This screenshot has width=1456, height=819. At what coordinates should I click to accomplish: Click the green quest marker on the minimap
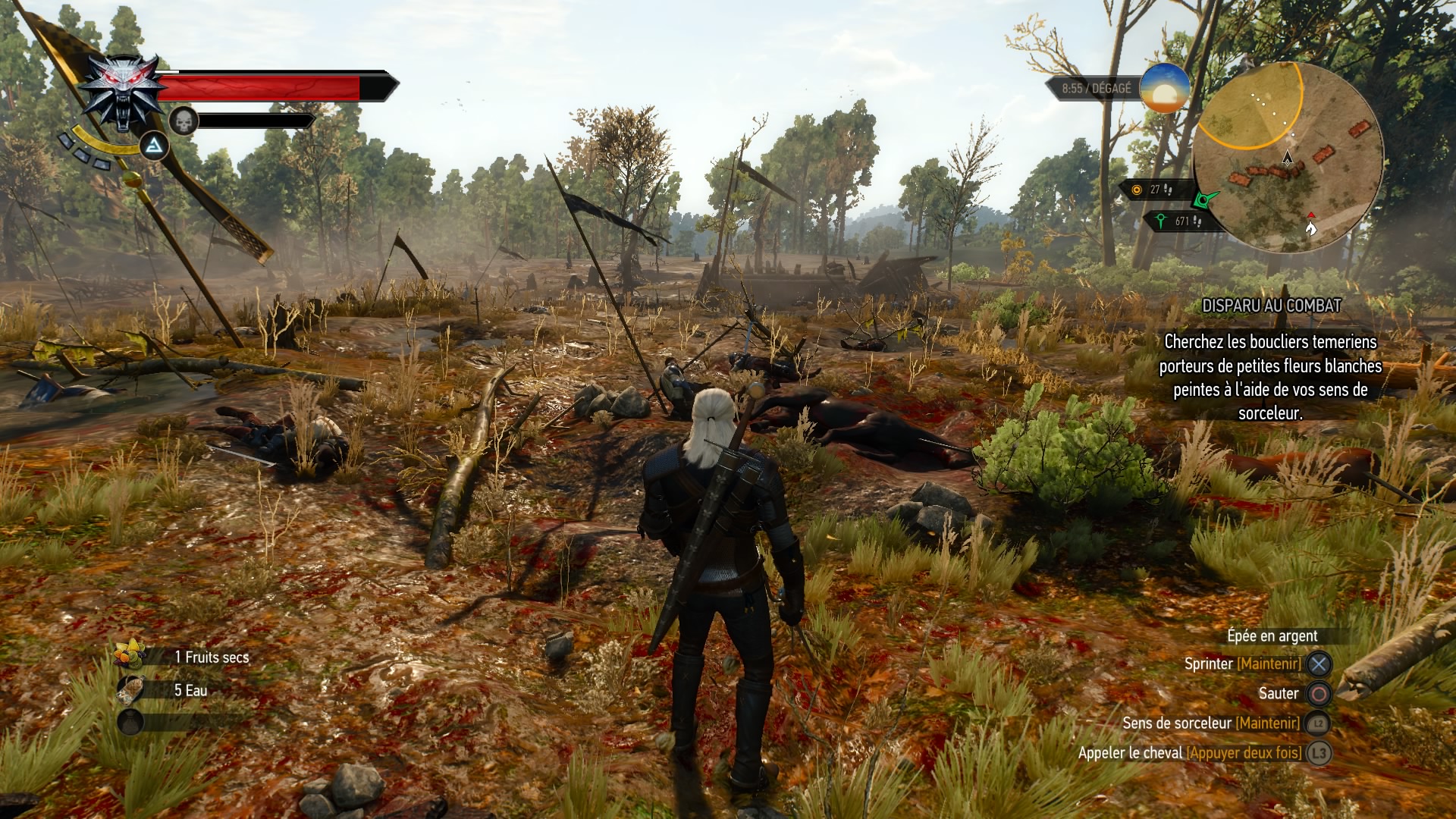[x=1203, y=199]
